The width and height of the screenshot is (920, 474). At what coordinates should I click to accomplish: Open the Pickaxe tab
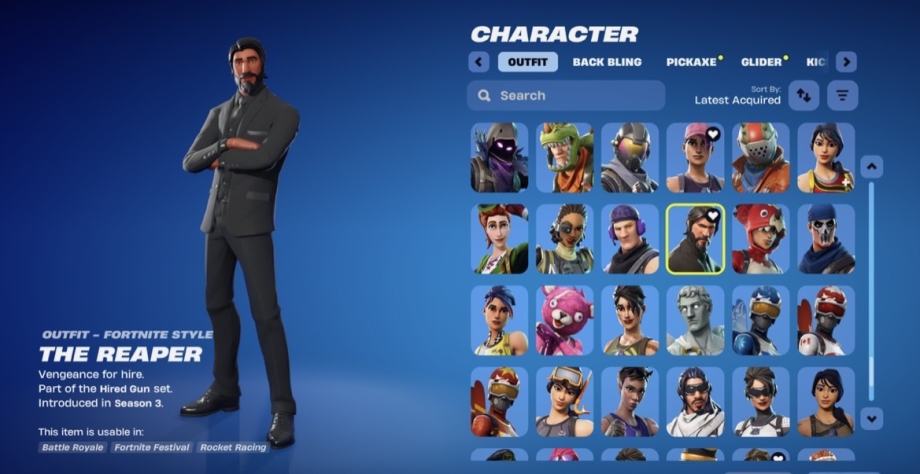pos(692,62)
